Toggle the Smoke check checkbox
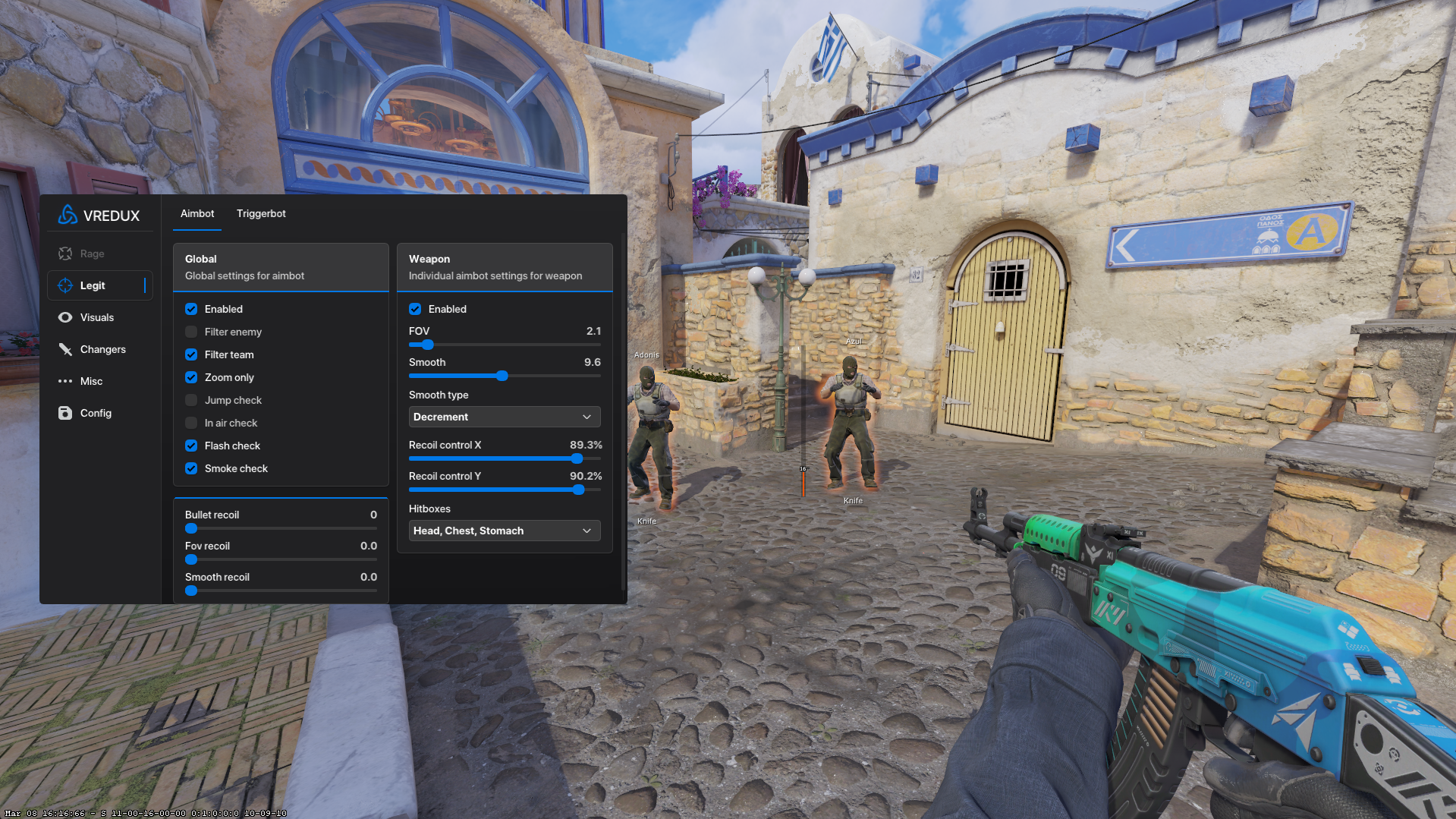 [191, 468]
